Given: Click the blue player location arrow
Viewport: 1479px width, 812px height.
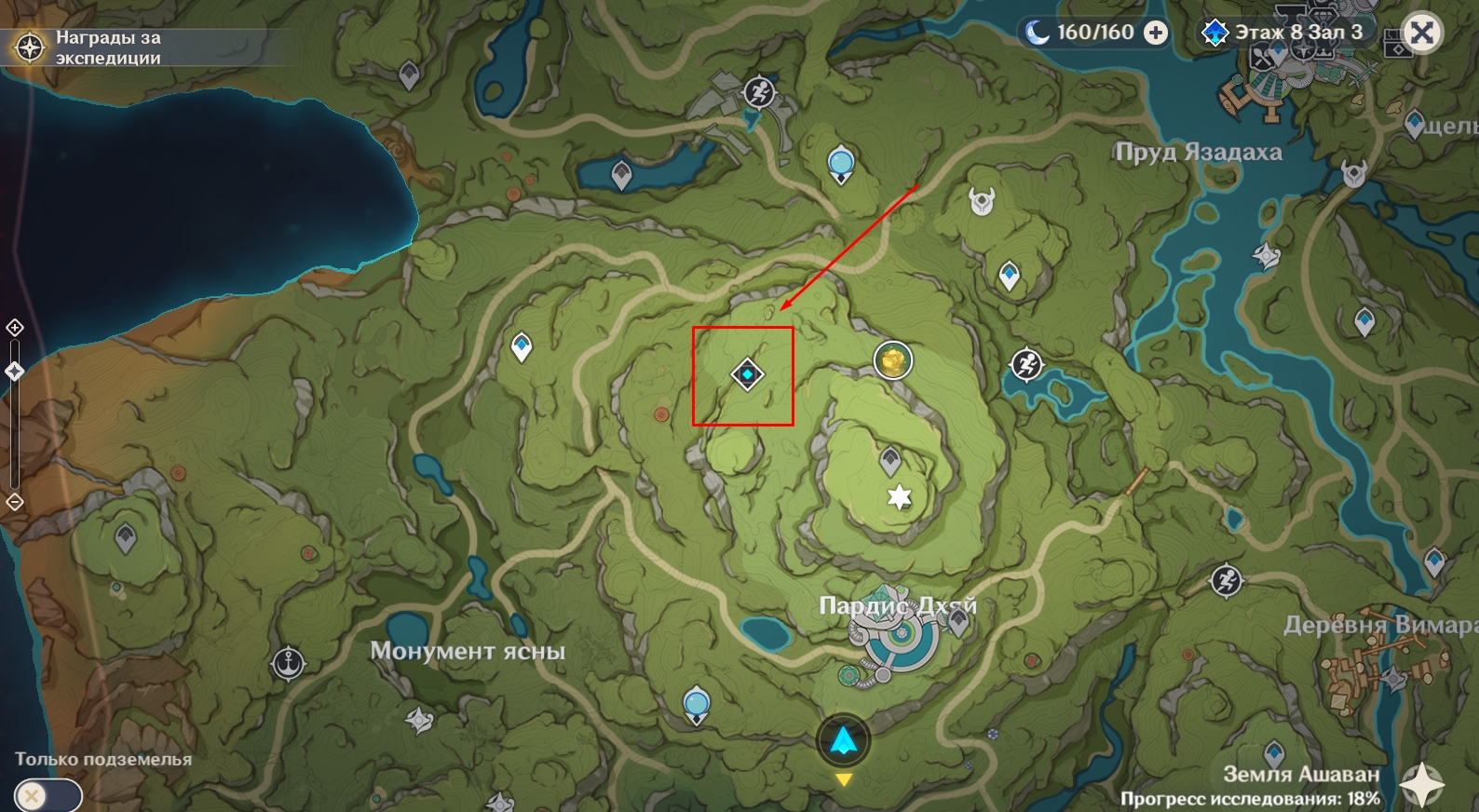Looking at the screenshot, I should [843, 740].
